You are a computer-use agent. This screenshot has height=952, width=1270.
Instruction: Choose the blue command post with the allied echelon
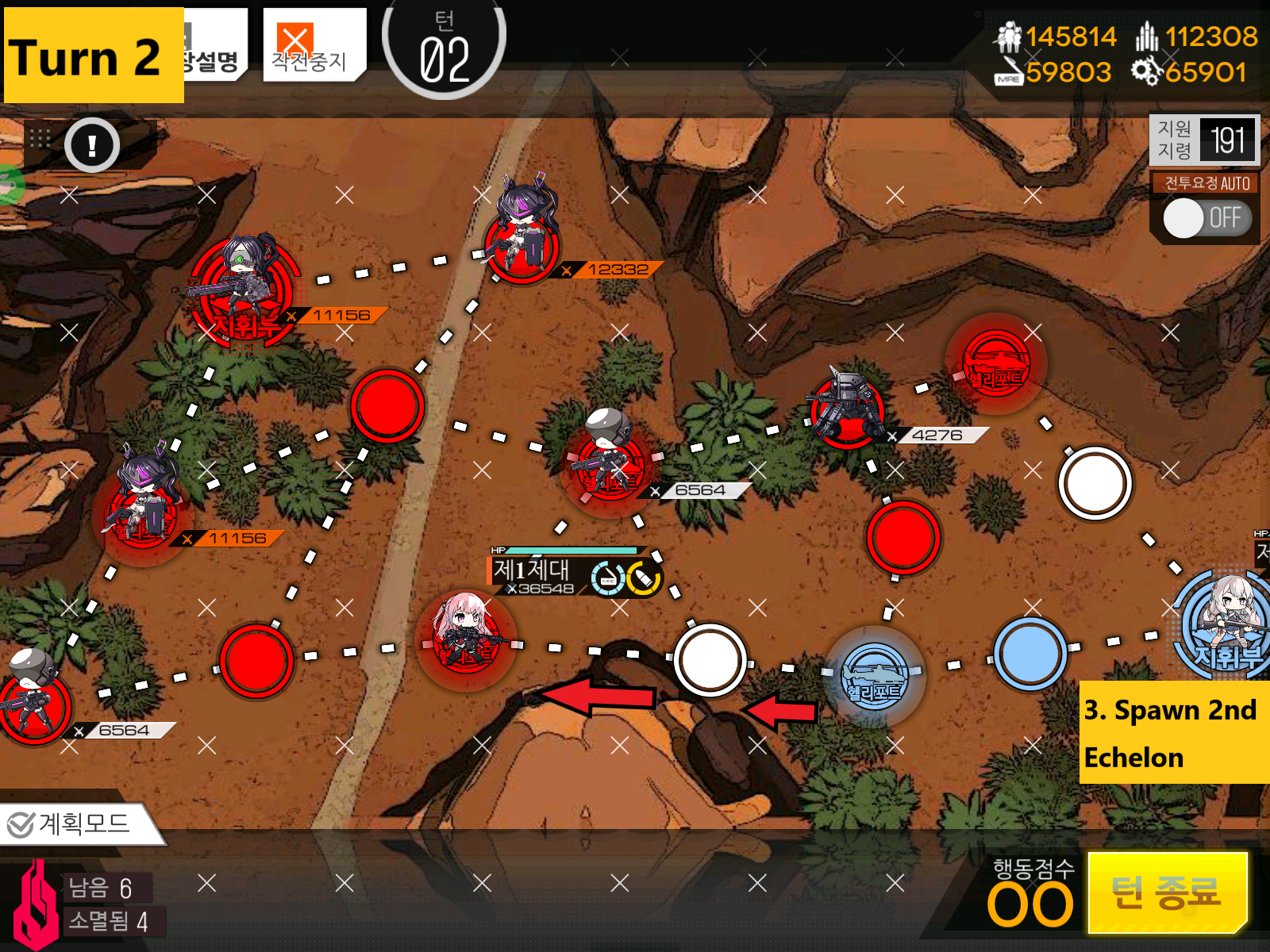1226,625
